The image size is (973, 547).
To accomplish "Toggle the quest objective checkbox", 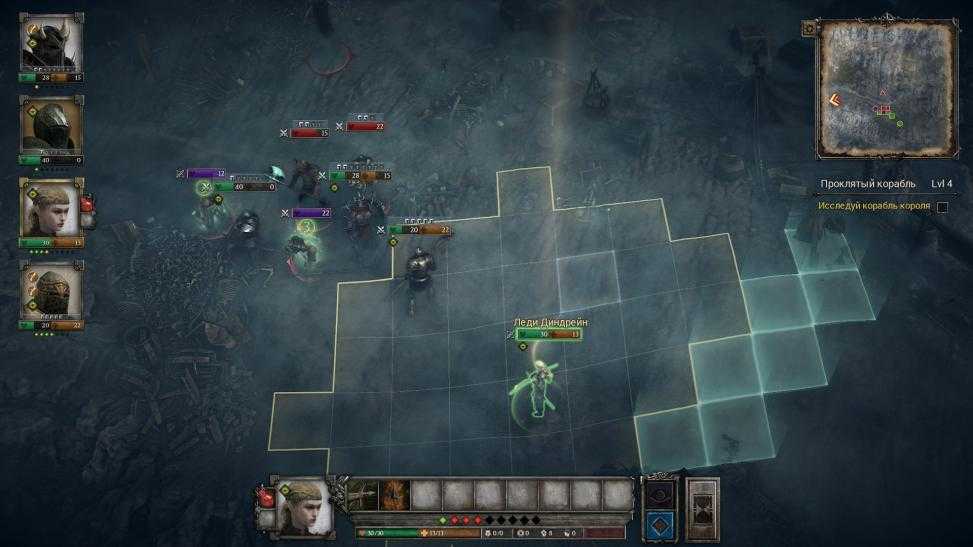I will (942, 207).
